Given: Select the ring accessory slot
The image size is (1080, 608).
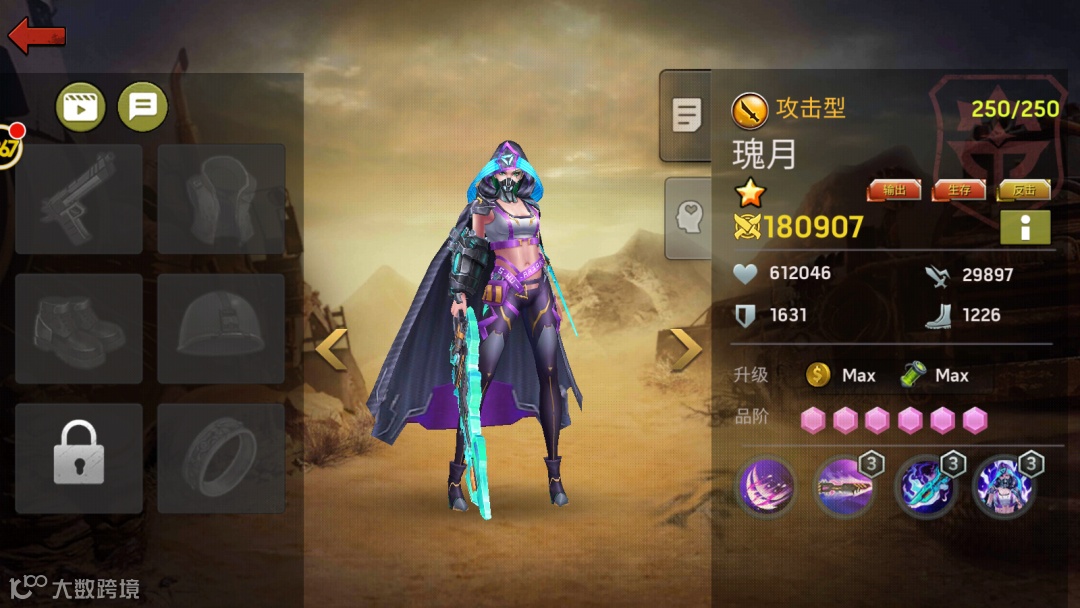Looking at the screenshot, I should pos(221,458).
